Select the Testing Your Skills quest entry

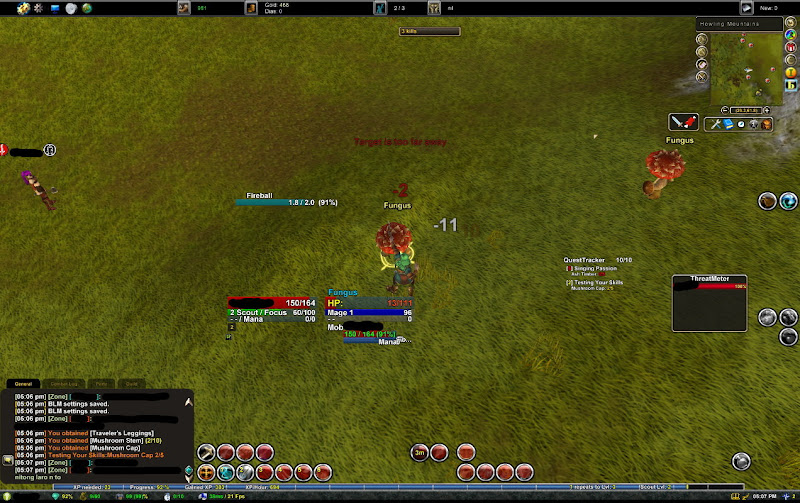[597, 282]
